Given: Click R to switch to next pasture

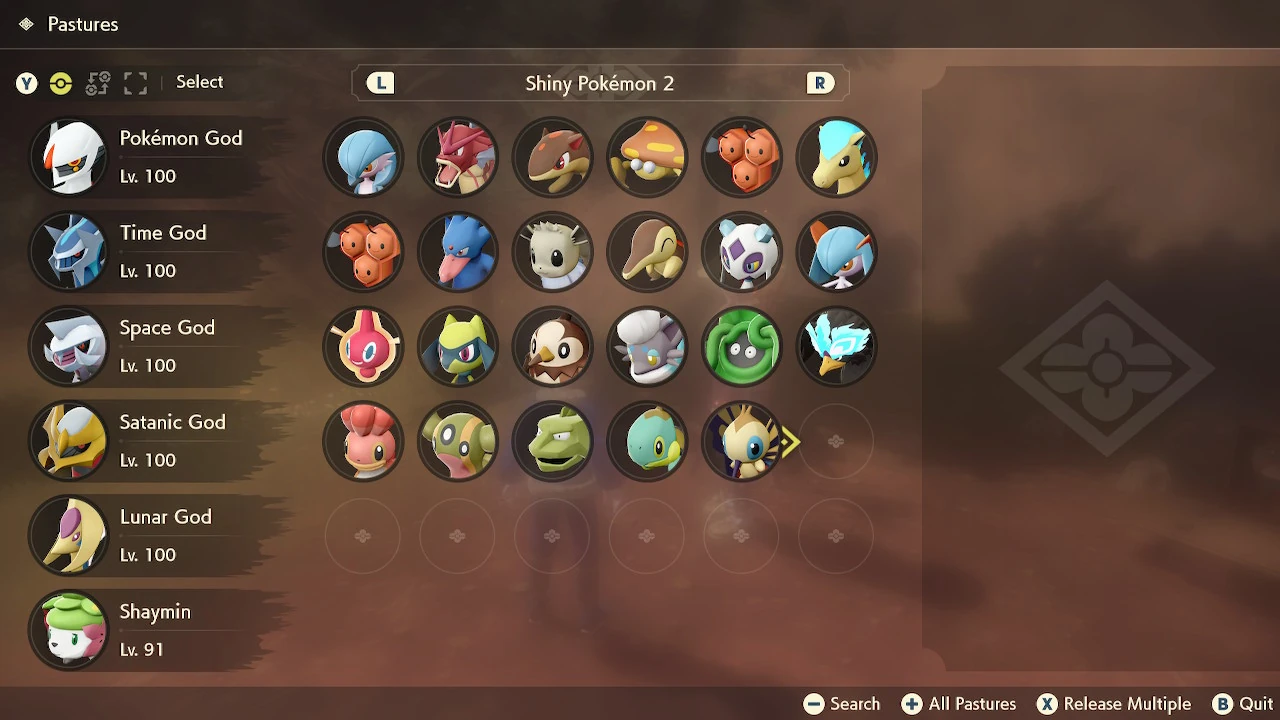Looking at the screenshot, I should click(x=820, y=83).
